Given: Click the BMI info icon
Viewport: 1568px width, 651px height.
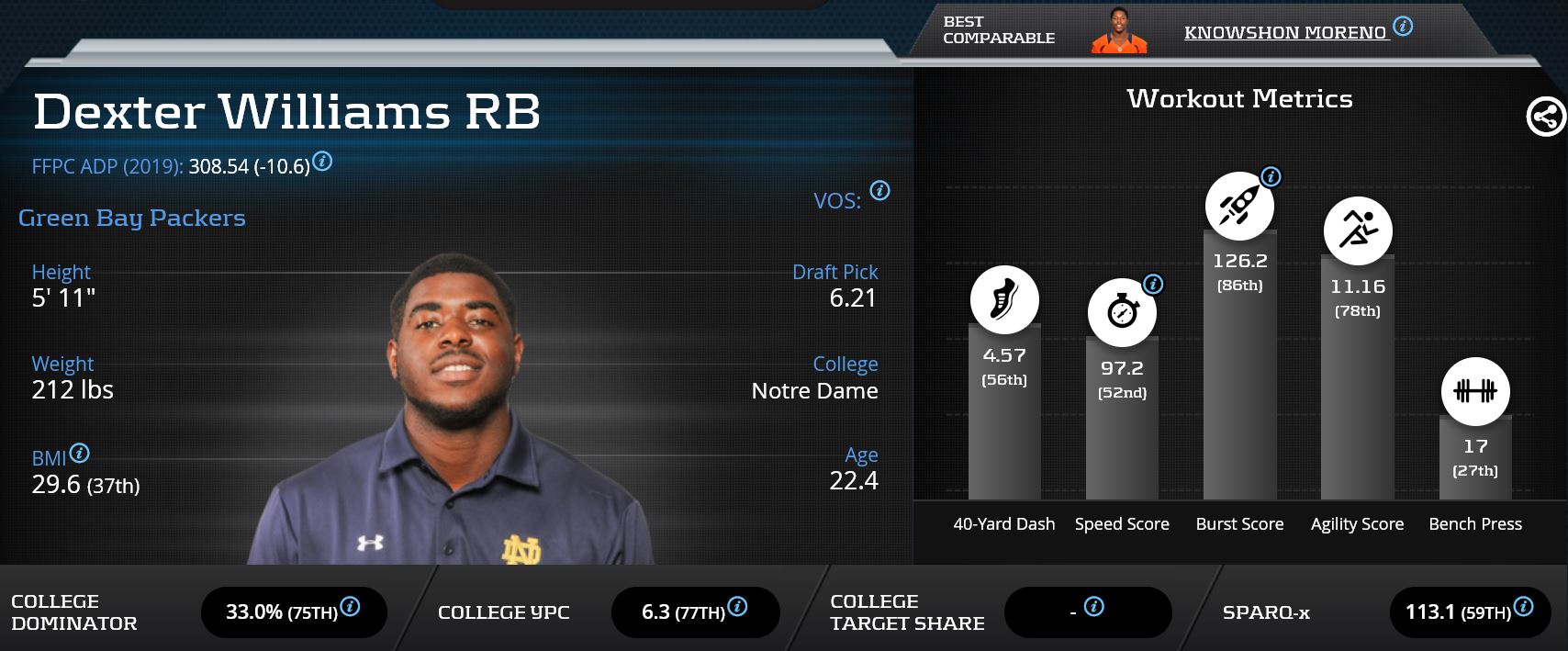Looking at the screenshot, I should click(80, 453).
